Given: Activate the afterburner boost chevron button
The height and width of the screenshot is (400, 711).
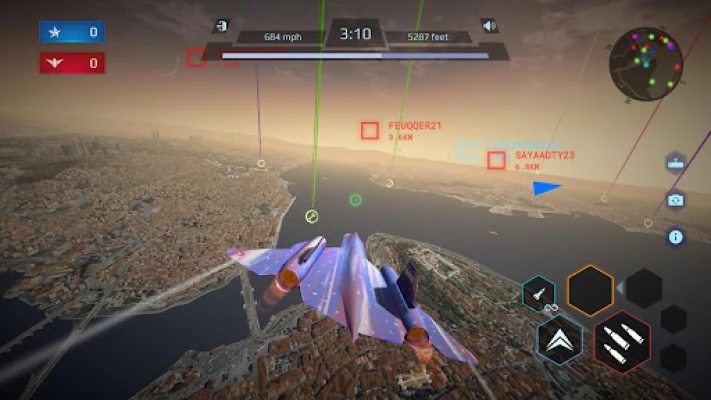Looking at the screenshot, I should [560, 340].
